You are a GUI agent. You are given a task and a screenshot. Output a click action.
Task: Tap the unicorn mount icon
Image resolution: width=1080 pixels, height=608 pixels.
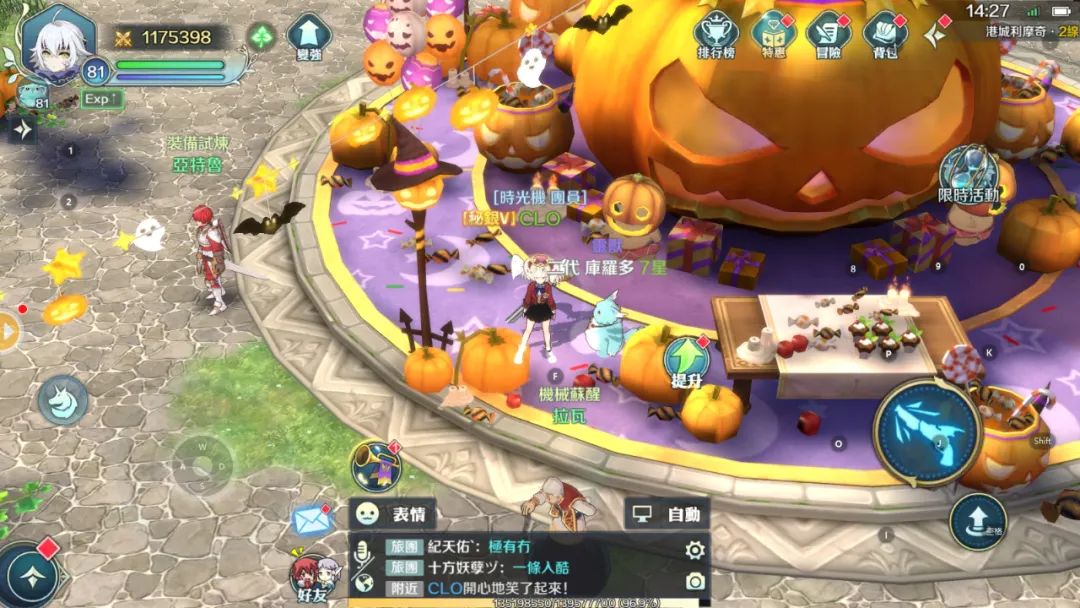click(63, 400)
